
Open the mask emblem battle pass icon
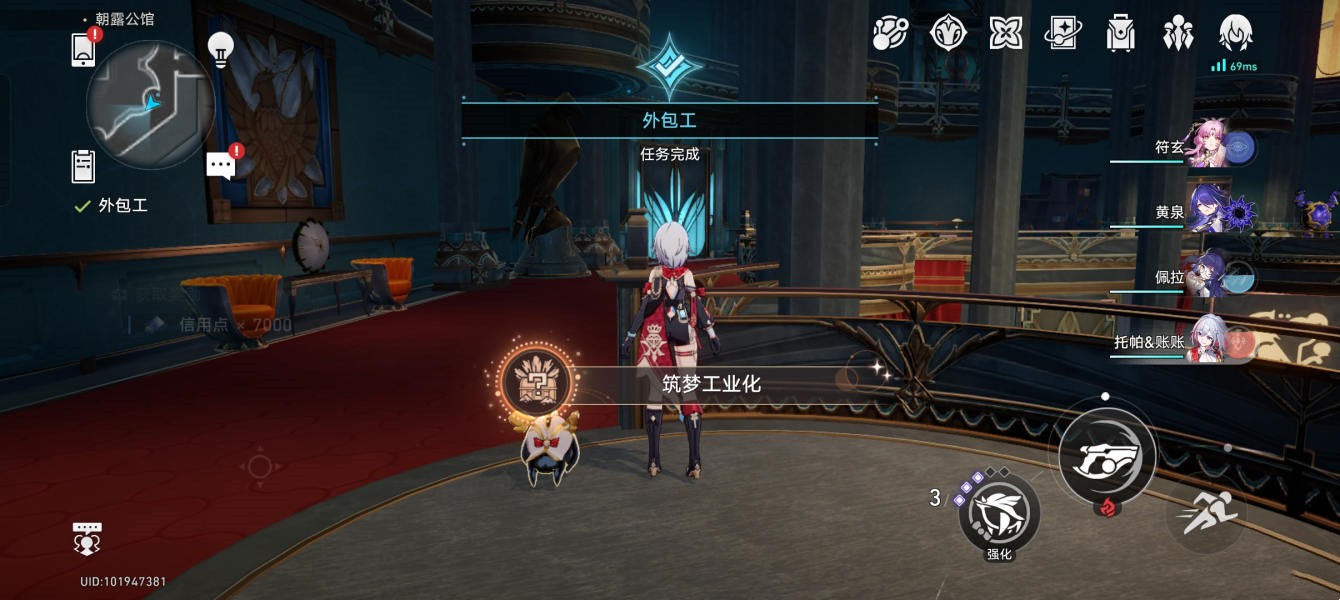948,34
